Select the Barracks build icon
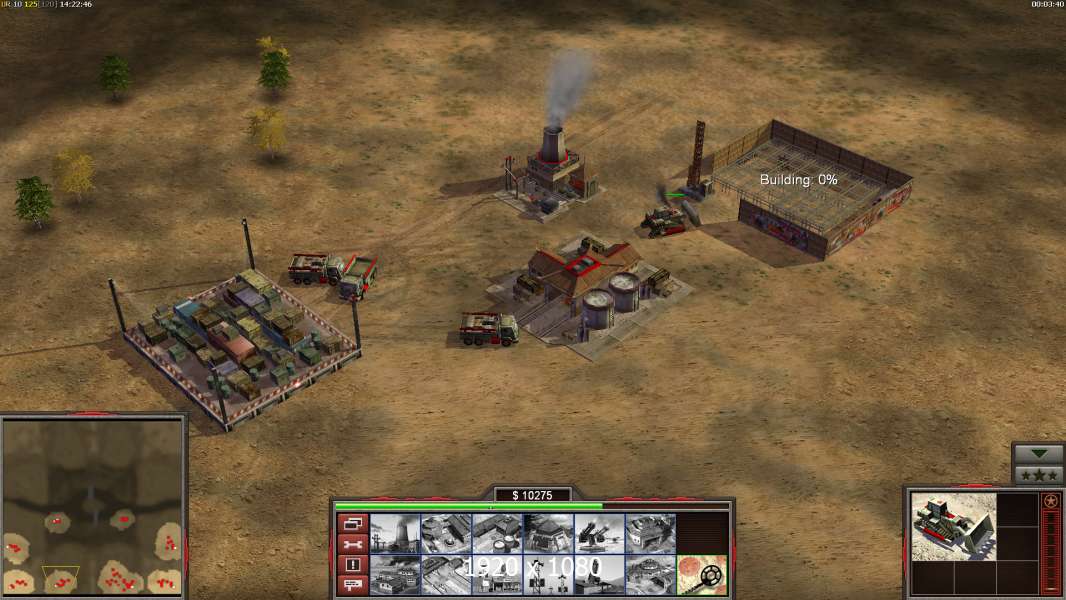This screenshot has width=1066, height=600. tap(446, 533)
